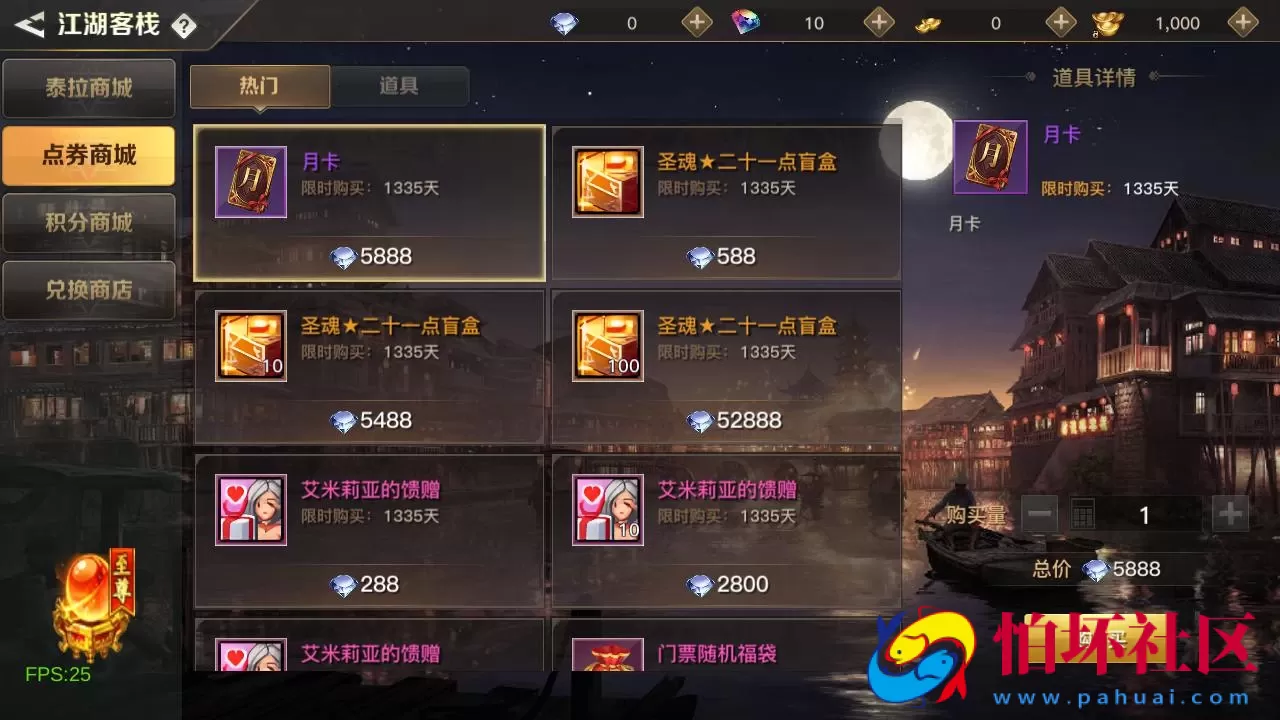Viewport: 1280px width, 720px height.
Task: Open the 泰拉商城 shop section
Action: tap(89, 89)
